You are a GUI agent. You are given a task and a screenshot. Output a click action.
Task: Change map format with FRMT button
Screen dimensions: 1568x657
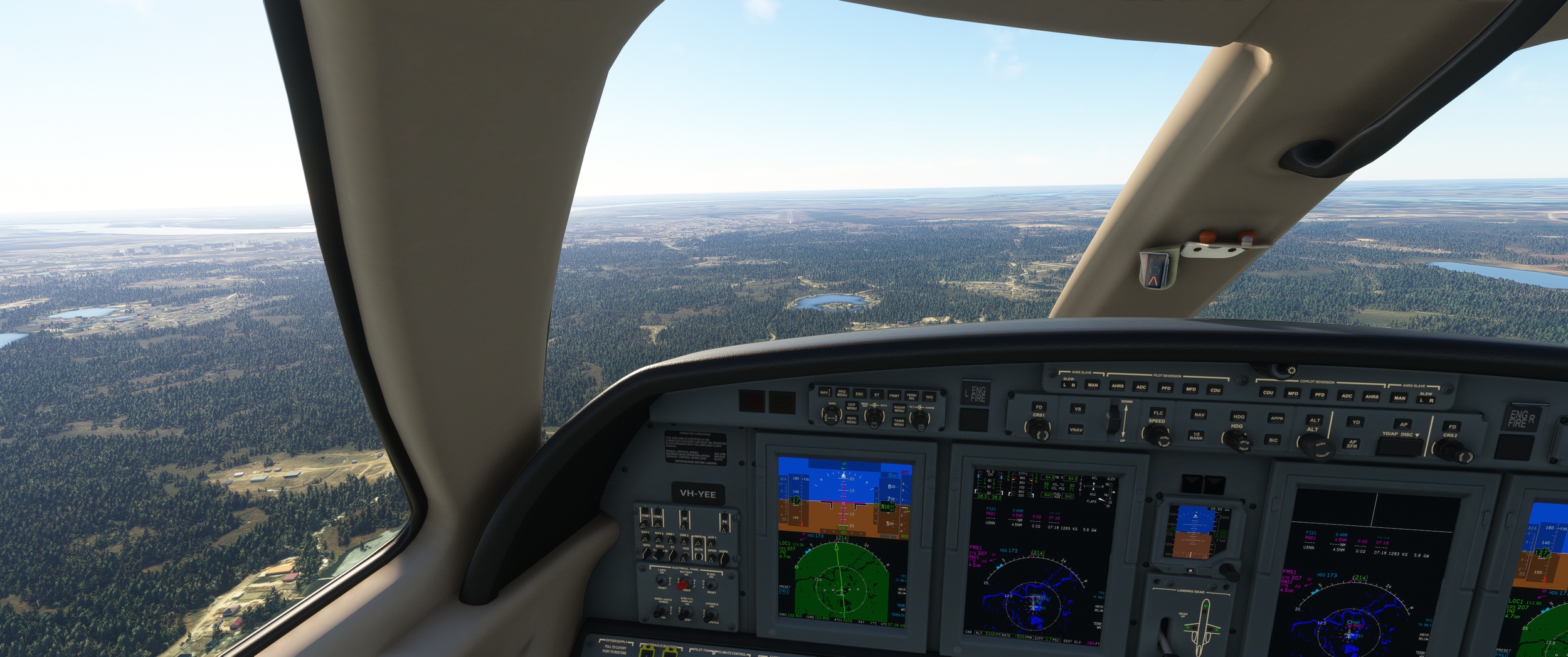tap(894, 395)
